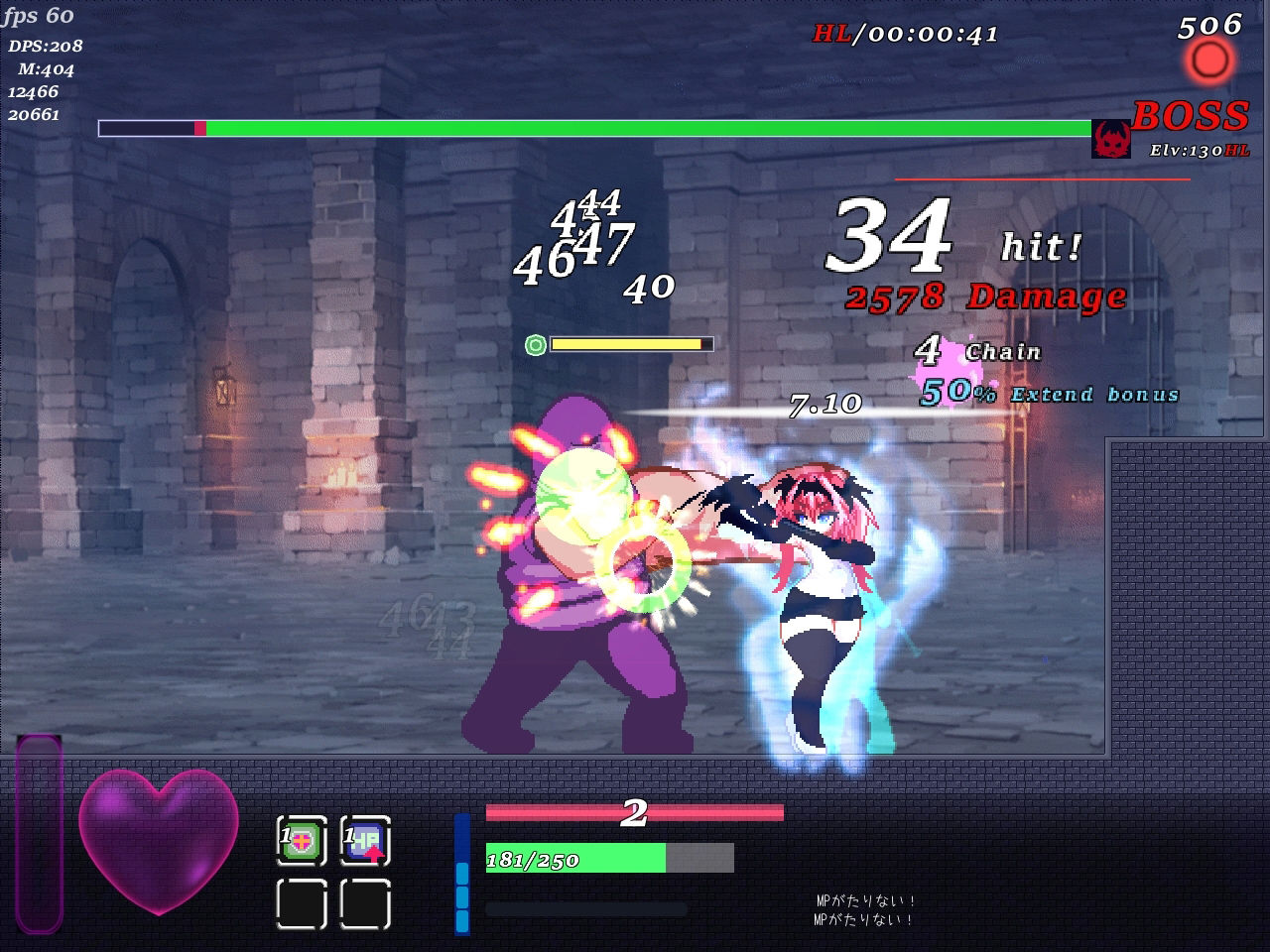
Task: Click the green circle icon beside the charge bar
Action: 537,343
